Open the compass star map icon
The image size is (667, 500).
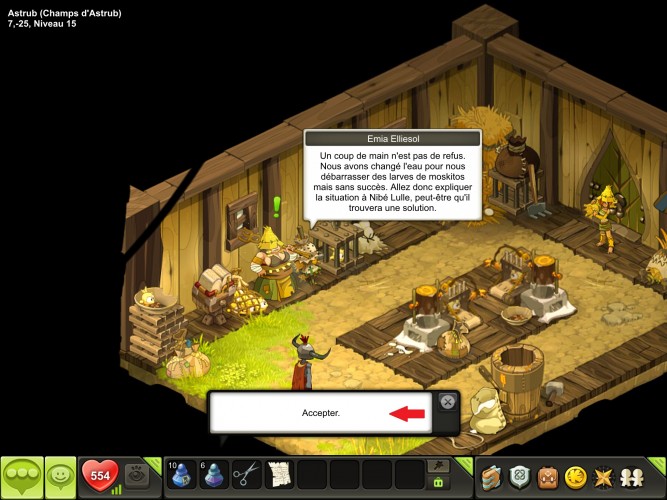(x=605, y=476)
